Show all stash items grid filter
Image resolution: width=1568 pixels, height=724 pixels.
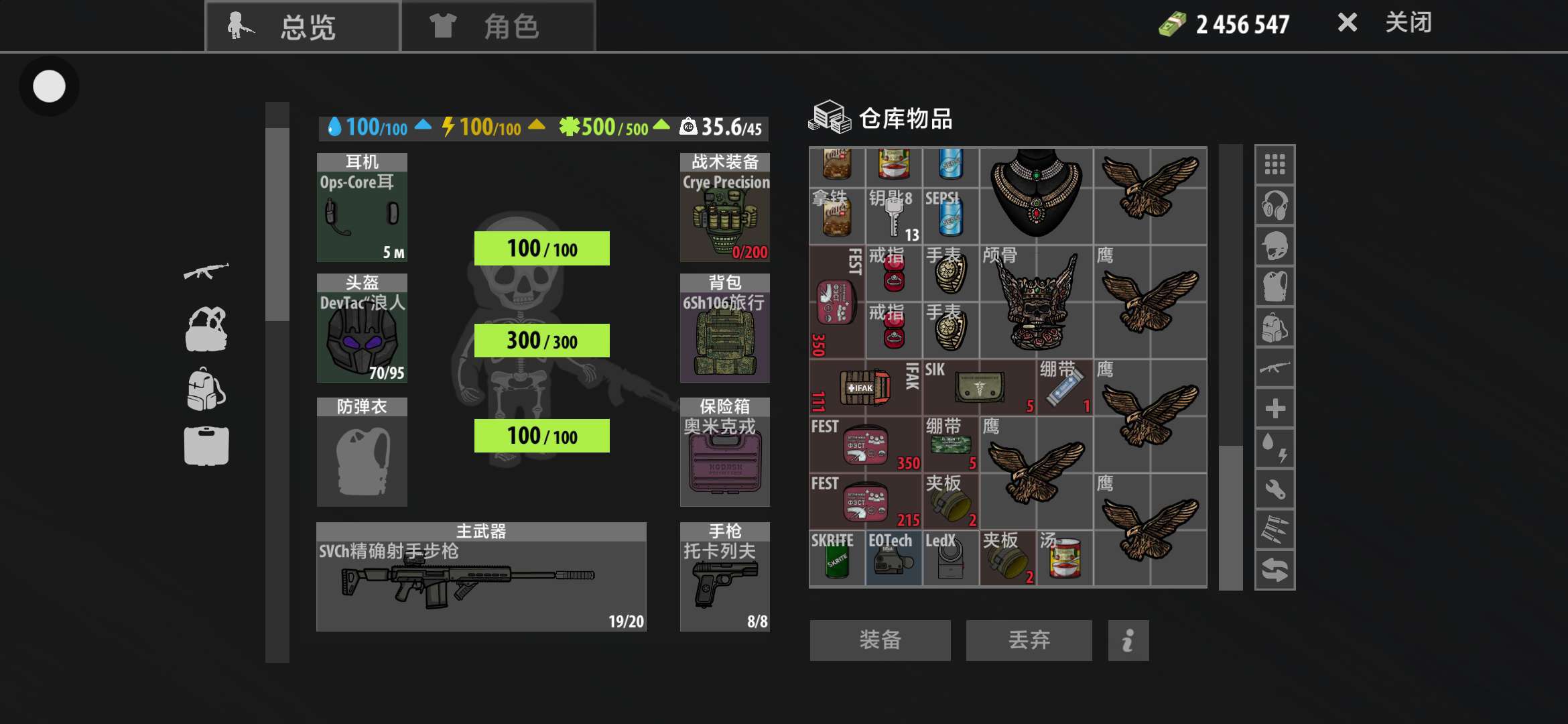1275,165
